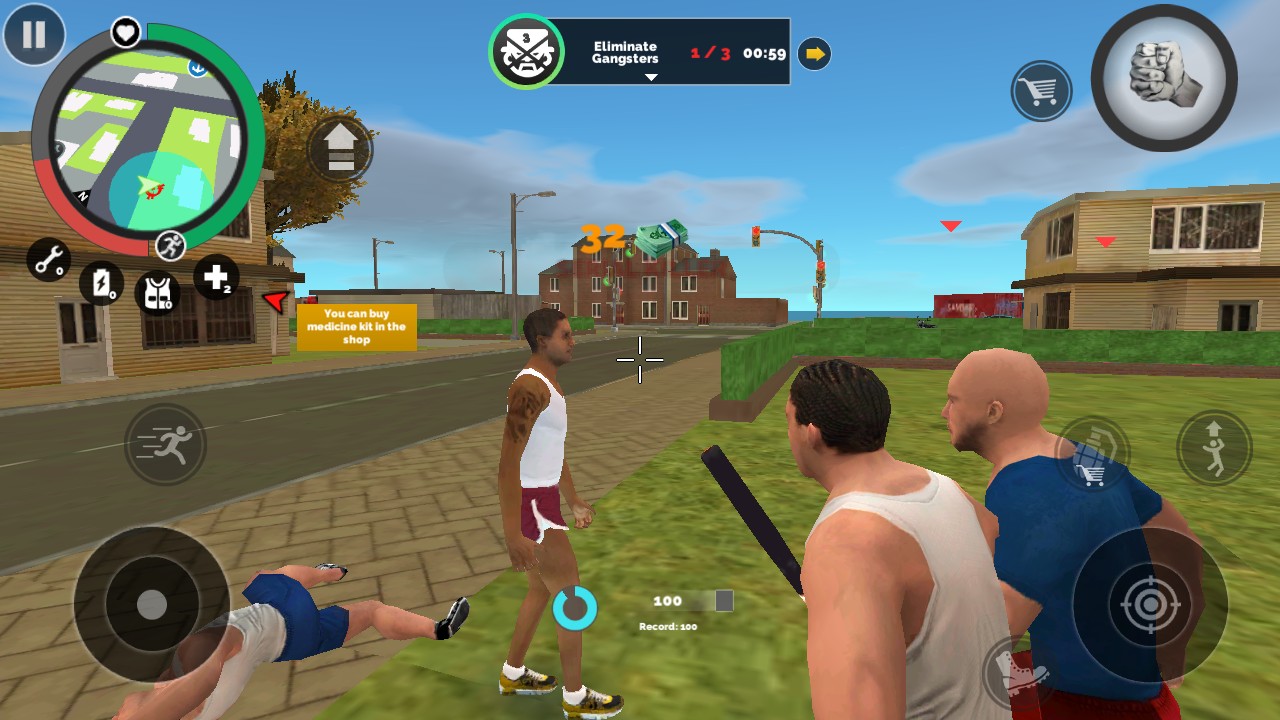Equip the body armor vest
Image resolution: width=1280 pixels, height=720 pixels.
pos(157,292)
